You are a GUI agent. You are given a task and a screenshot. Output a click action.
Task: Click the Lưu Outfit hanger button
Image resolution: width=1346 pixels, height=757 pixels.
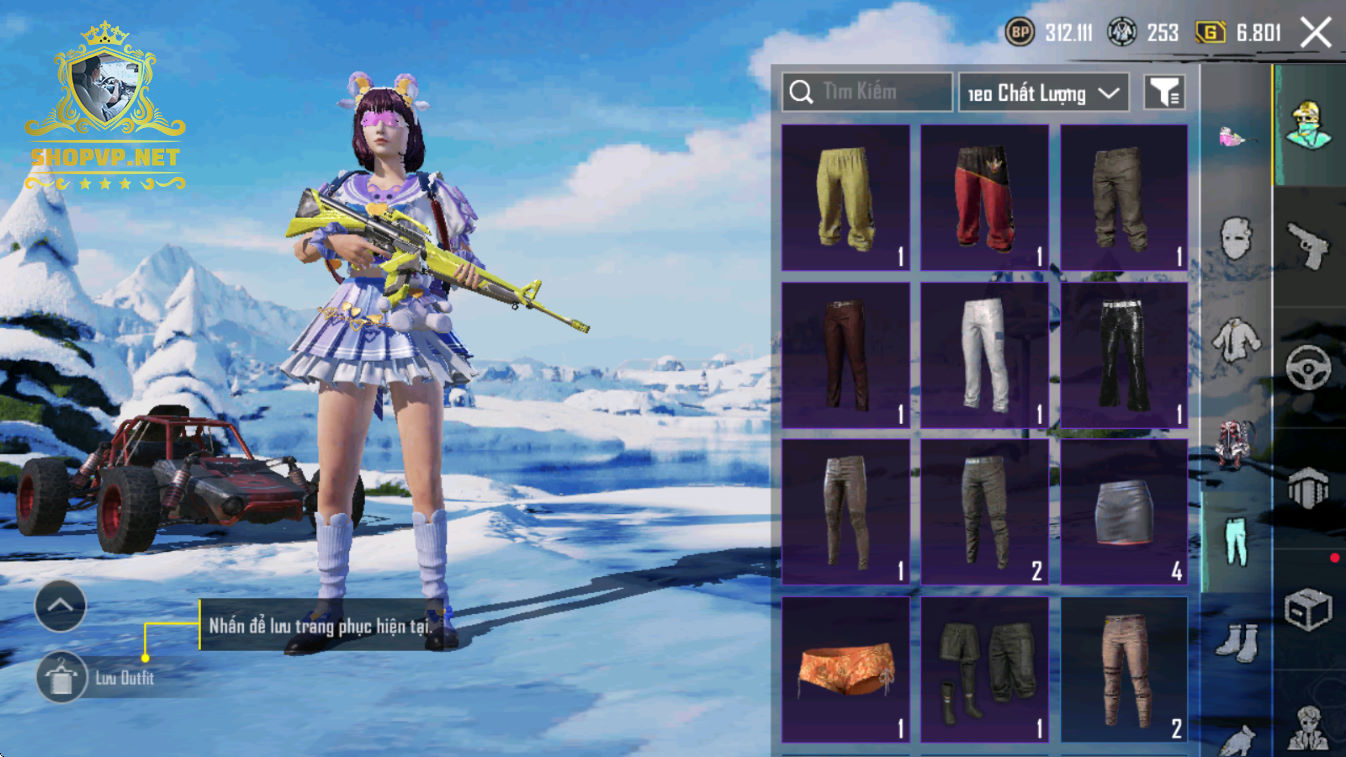(62, 678)
